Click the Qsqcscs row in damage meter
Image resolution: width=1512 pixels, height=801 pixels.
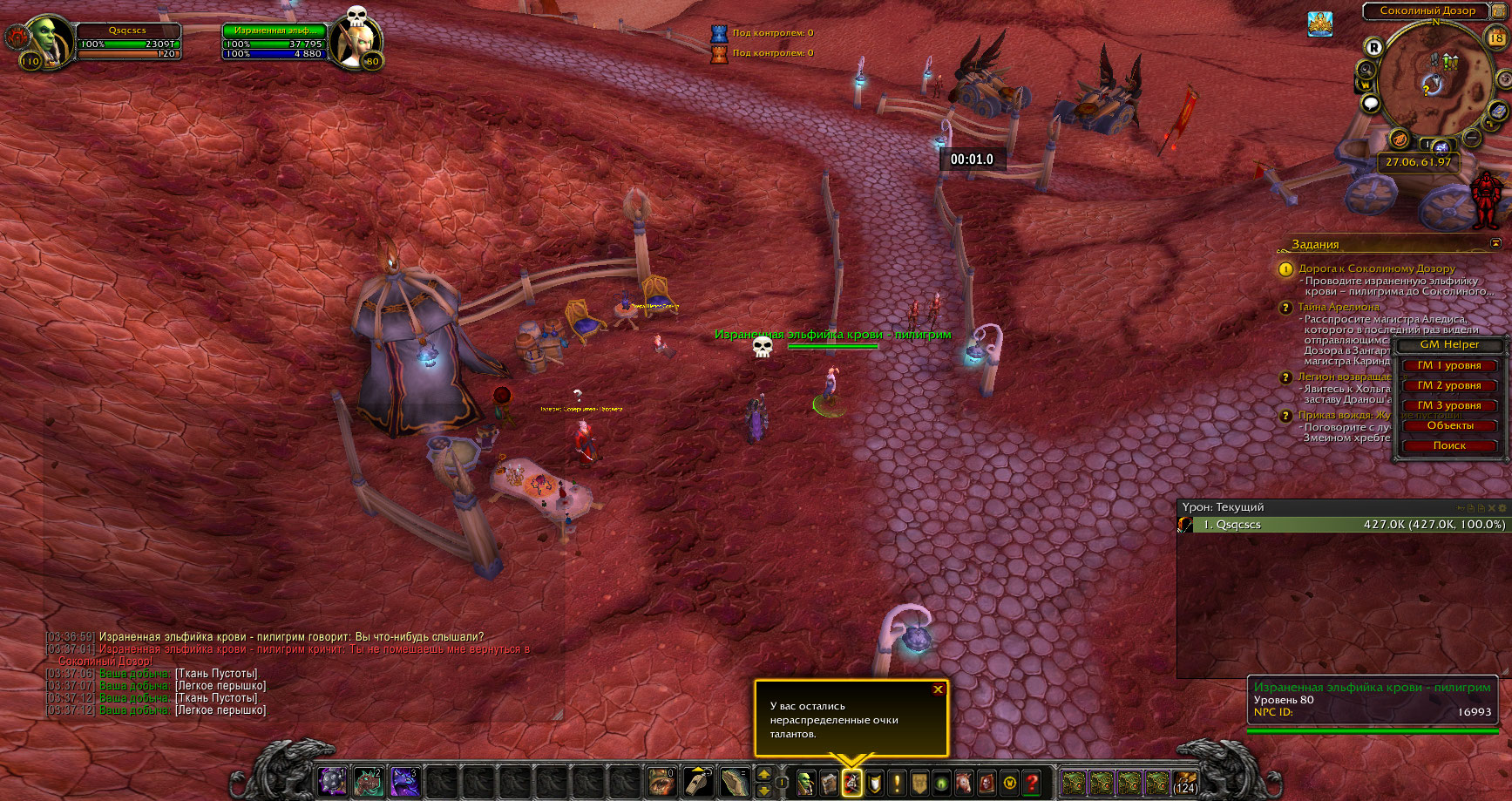[1342, 525]
